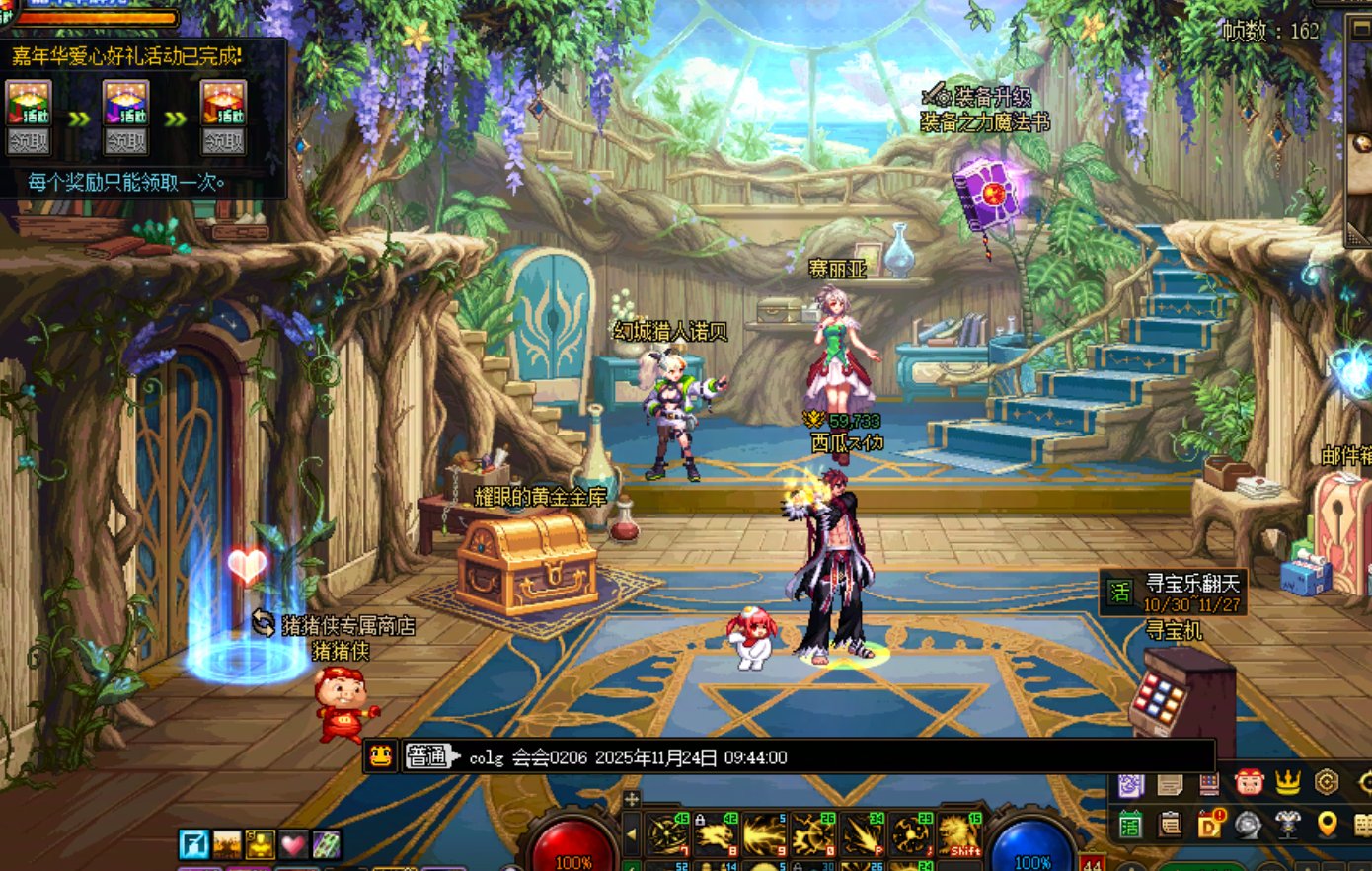Open the bronze C coin menu icon
The image size is (1372, 871).
point(1327,783)
